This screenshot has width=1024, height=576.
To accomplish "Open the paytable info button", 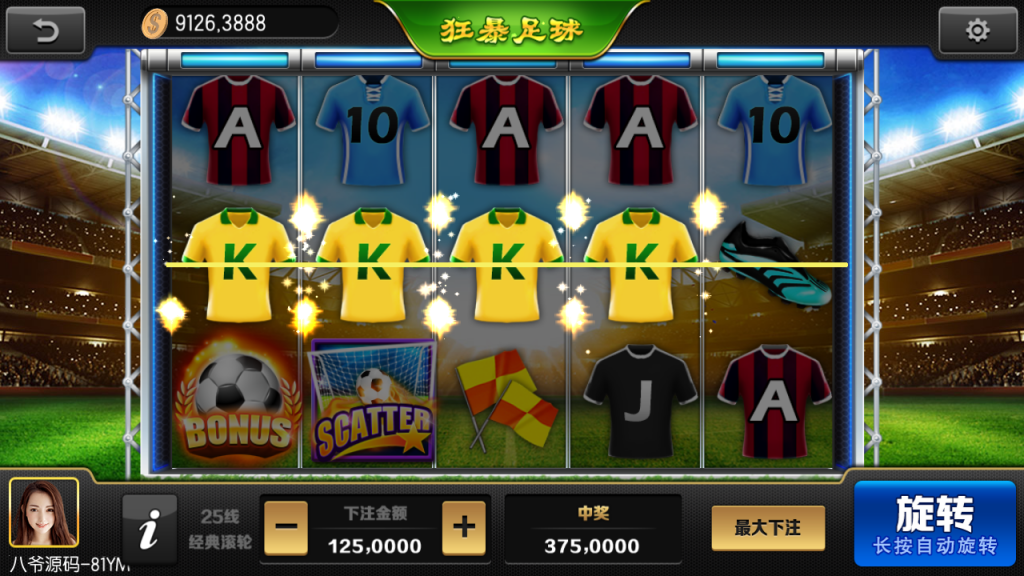I will click(x=149, y=527).
